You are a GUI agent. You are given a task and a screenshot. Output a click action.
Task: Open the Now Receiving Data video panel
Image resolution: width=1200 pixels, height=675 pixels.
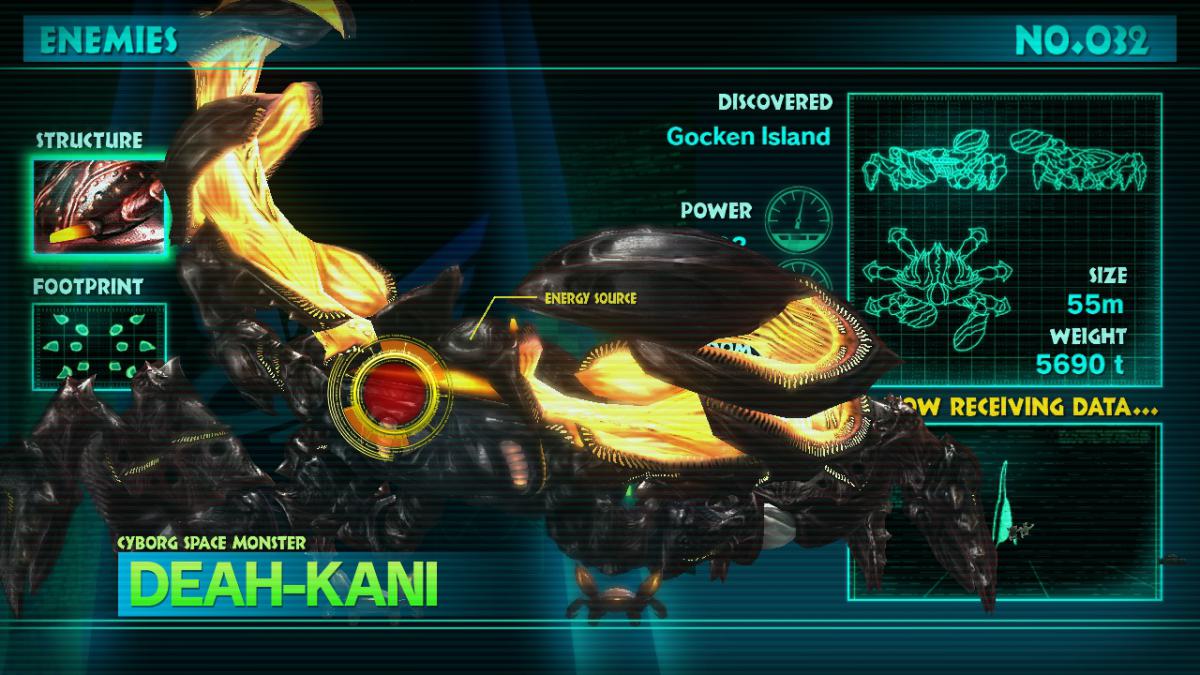click(1005, 515)
